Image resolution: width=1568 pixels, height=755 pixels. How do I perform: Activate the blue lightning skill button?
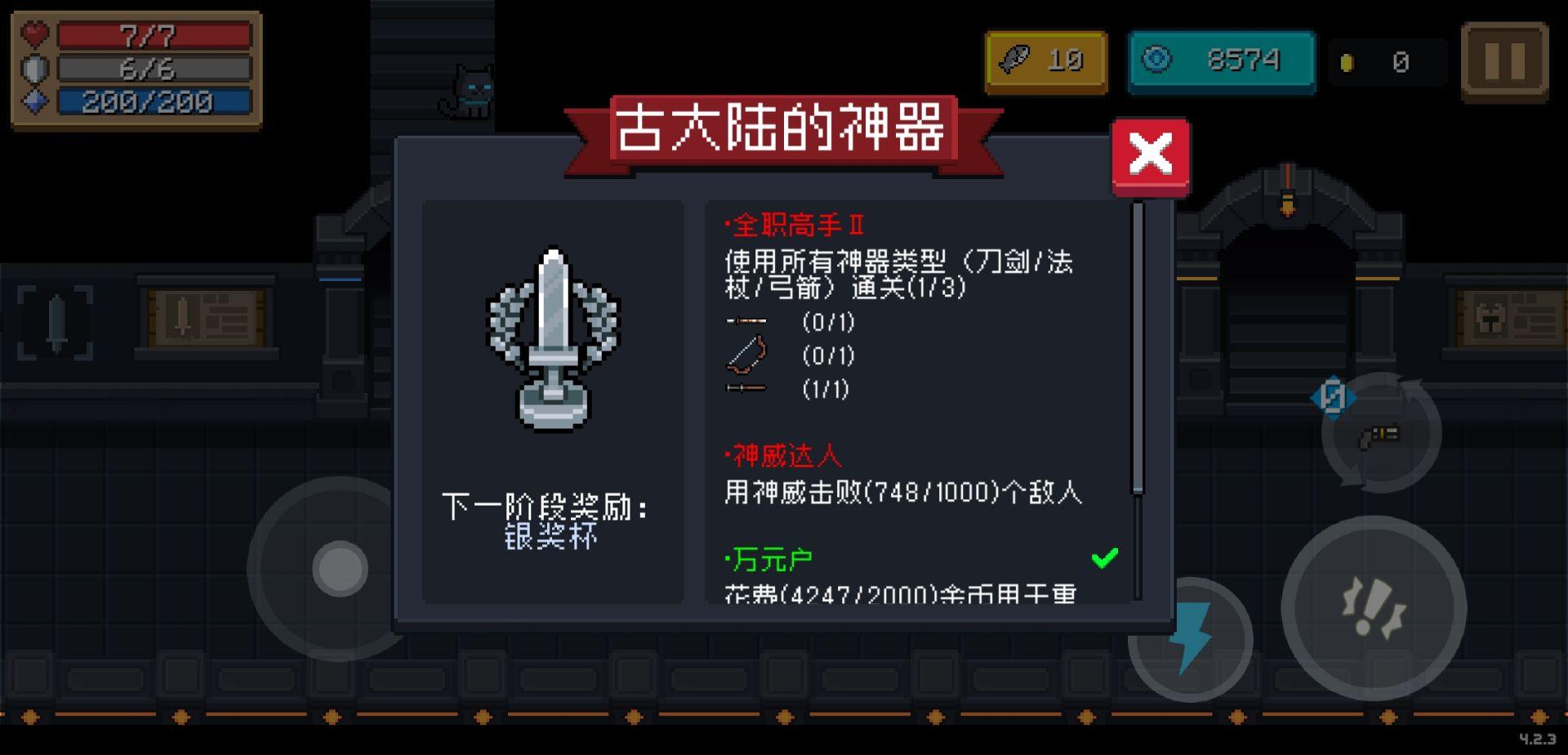[x=1194, y=639]
